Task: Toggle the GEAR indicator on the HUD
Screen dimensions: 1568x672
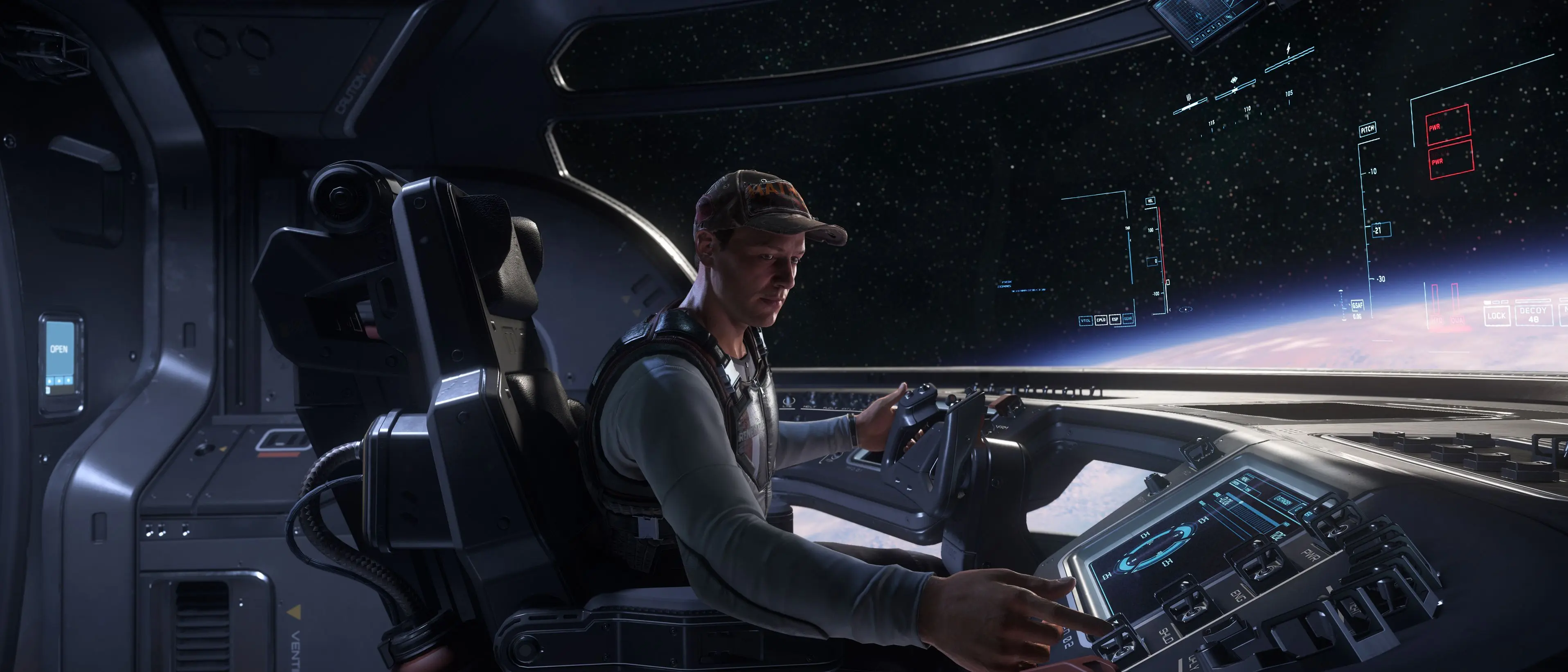Action: [1128, 318]
